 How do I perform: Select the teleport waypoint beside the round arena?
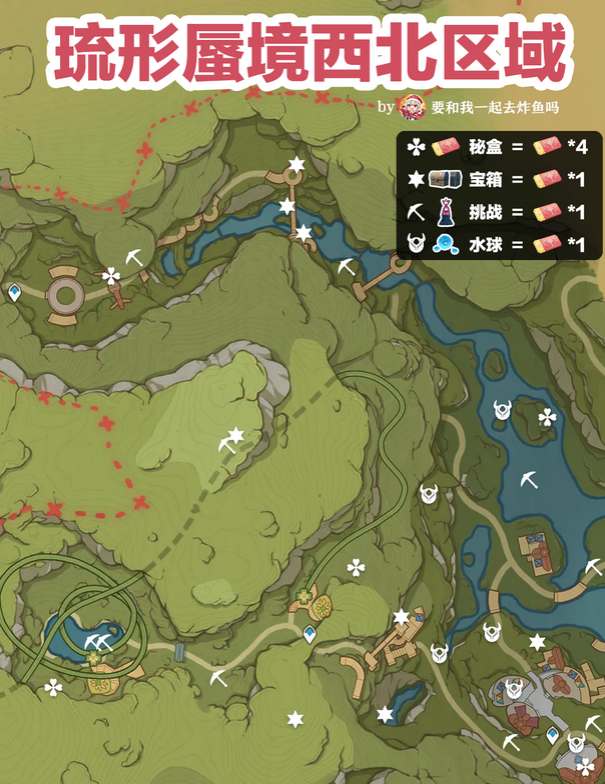(x=15, y=293)
